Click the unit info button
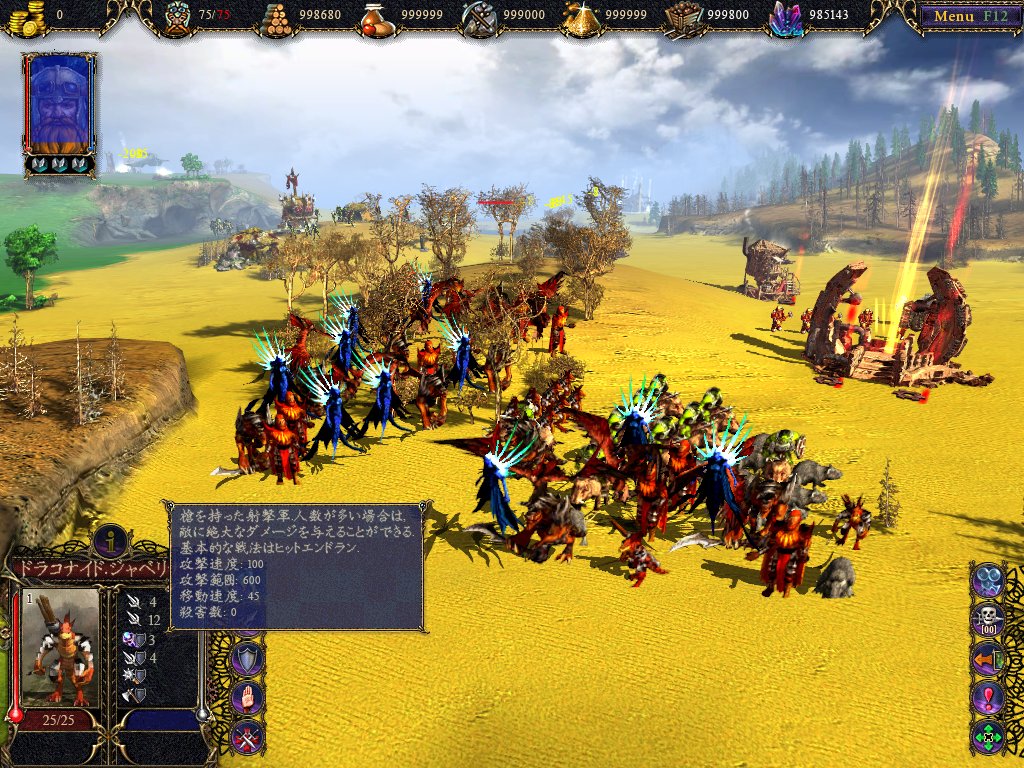1024x768 pixels. [x=111, y=540]
